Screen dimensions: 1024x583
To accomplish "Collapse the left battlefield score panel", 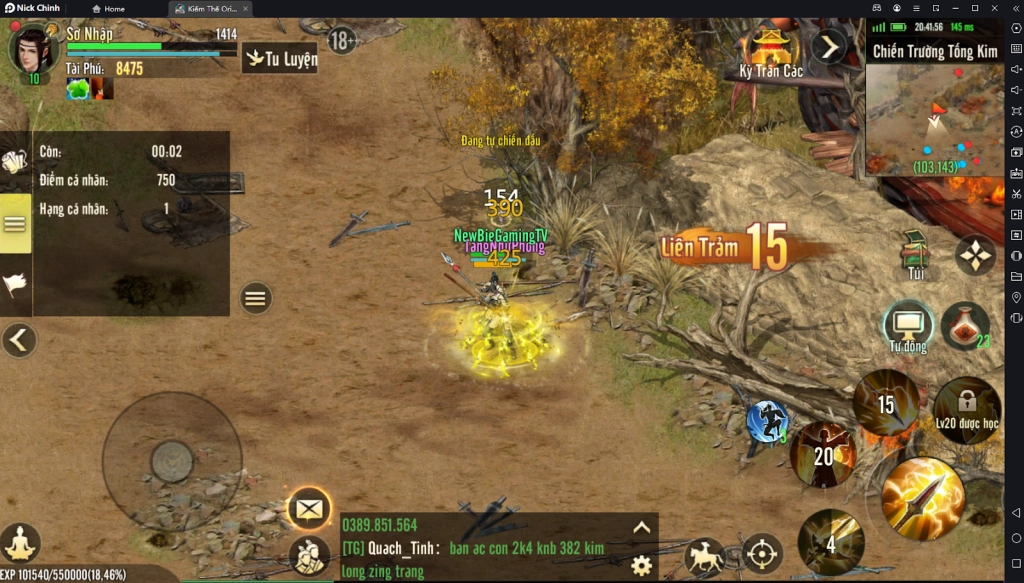I will pyautogui.click(x=18, y=340).
